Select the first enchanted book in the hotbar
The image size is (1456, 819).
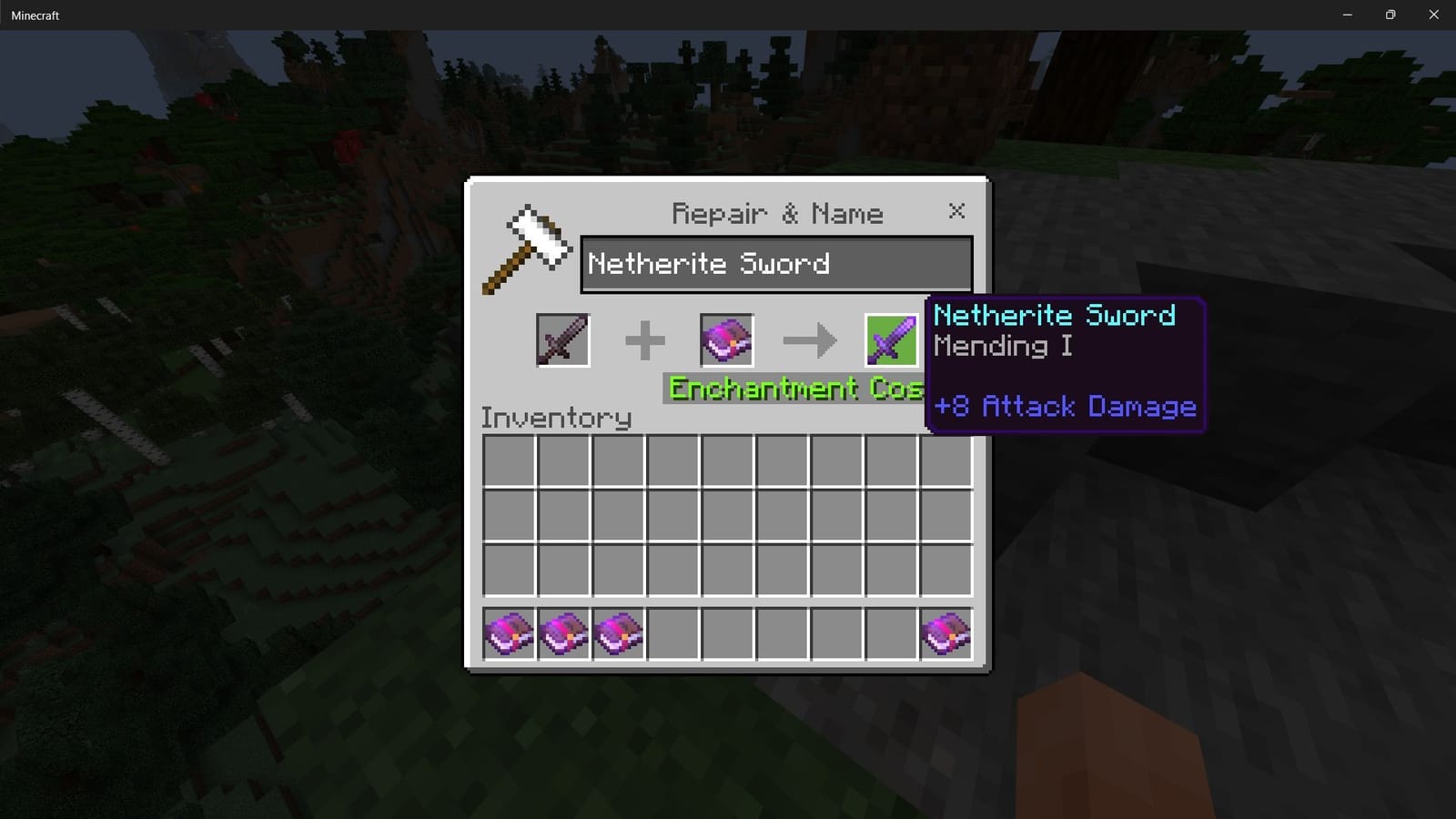(507, 634)
